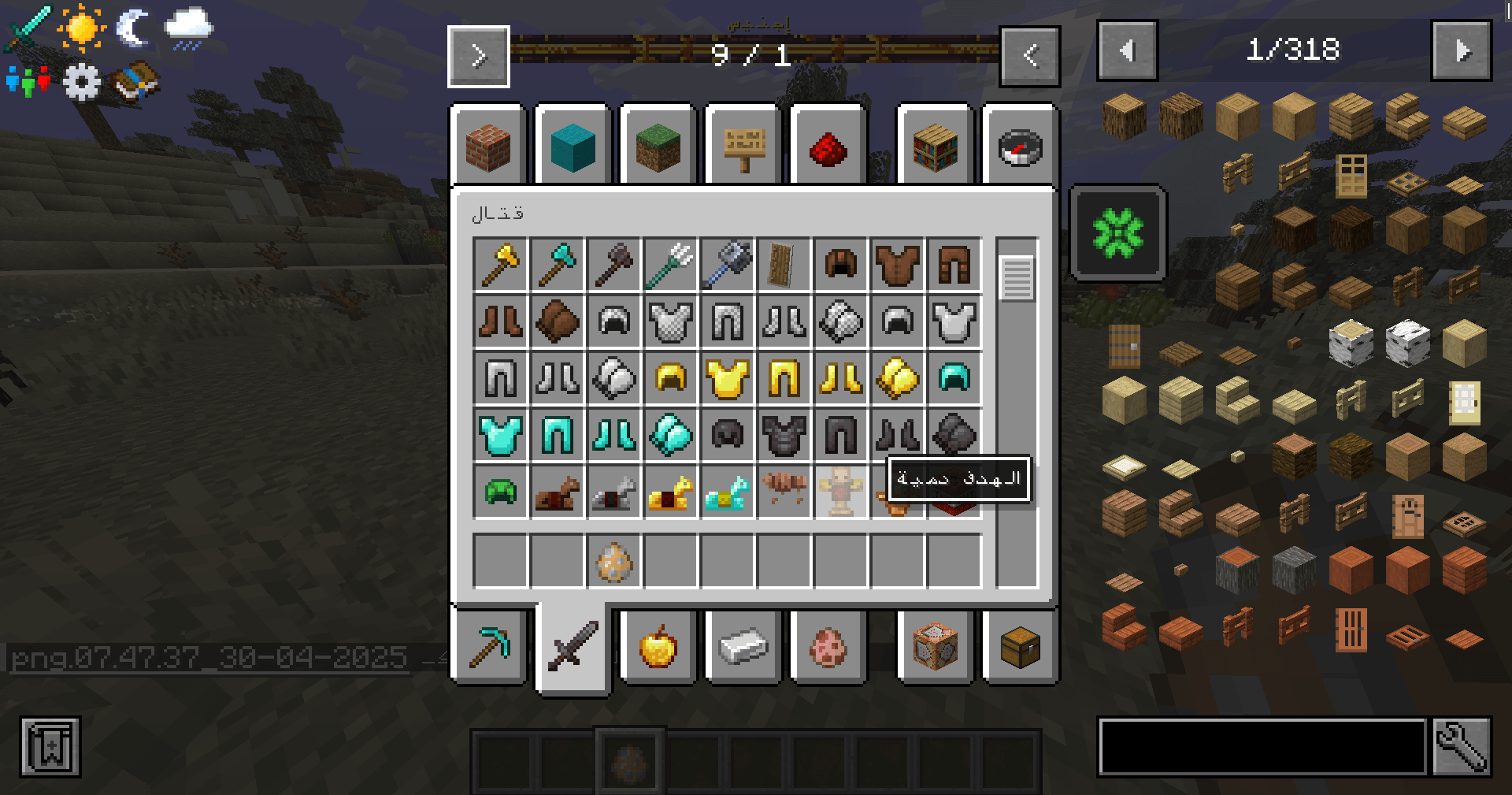Screen dimensions: 1512x795
Task: Open the chest survival inventory tab
Action: (1020, 648)
